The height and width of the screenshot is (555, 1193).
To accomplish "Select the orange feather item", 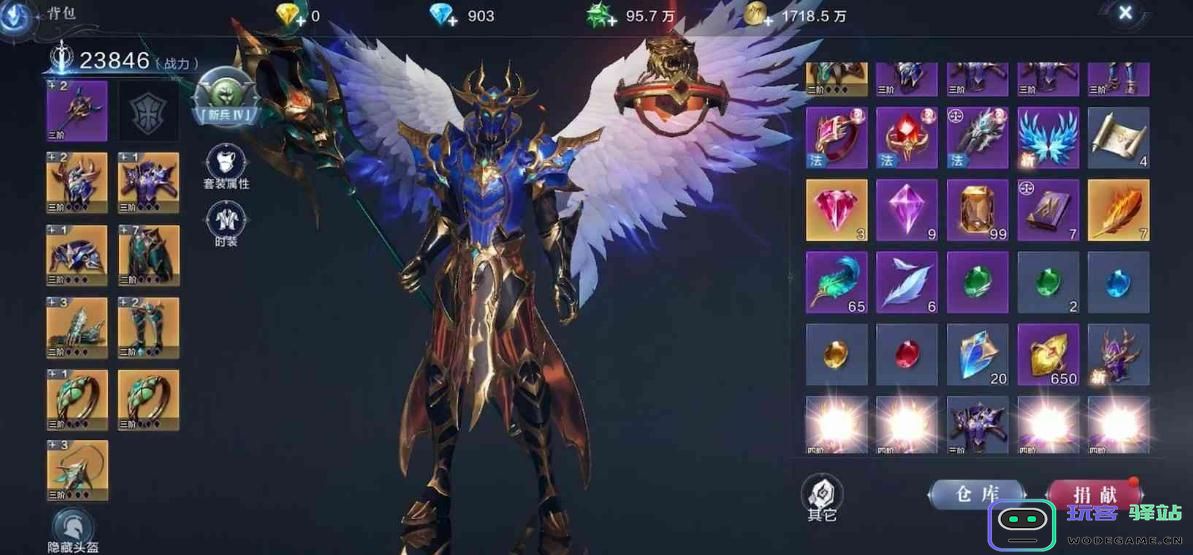I will (1118, 210).
